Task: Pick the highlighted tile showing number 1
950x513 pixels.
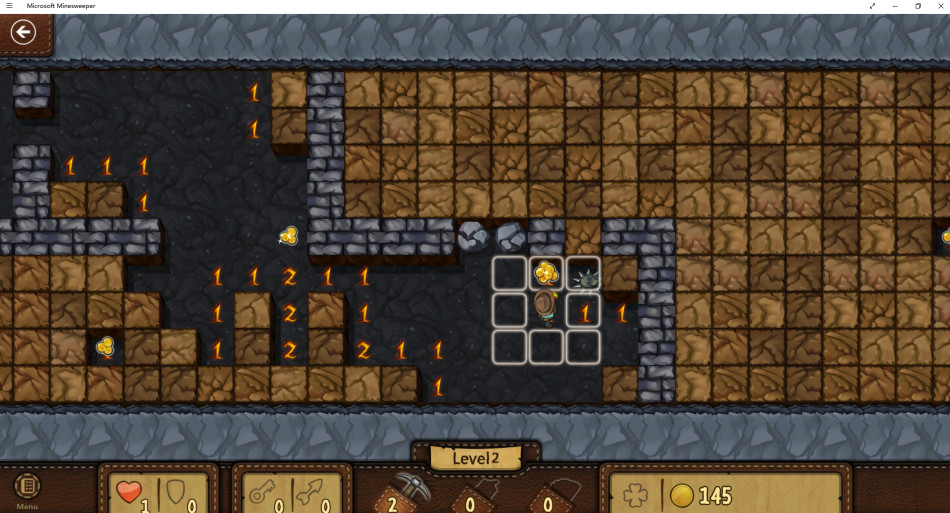Action: pos(584,311)
